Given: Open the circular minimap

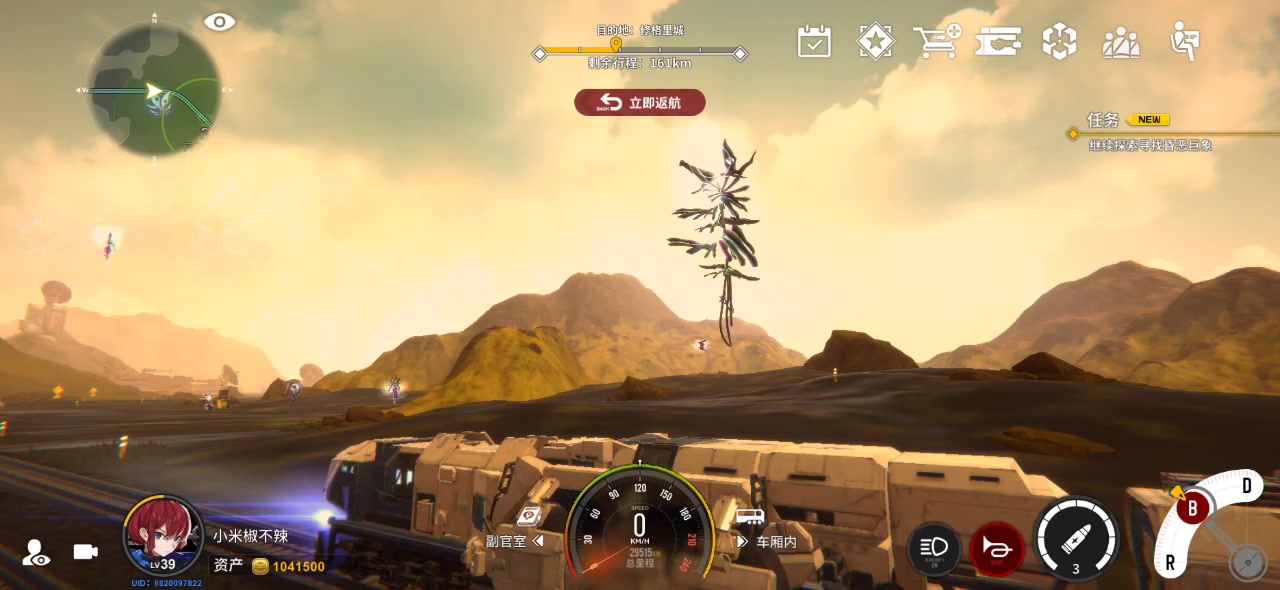Looking at the screenshot, I should (x=154, y=90).
